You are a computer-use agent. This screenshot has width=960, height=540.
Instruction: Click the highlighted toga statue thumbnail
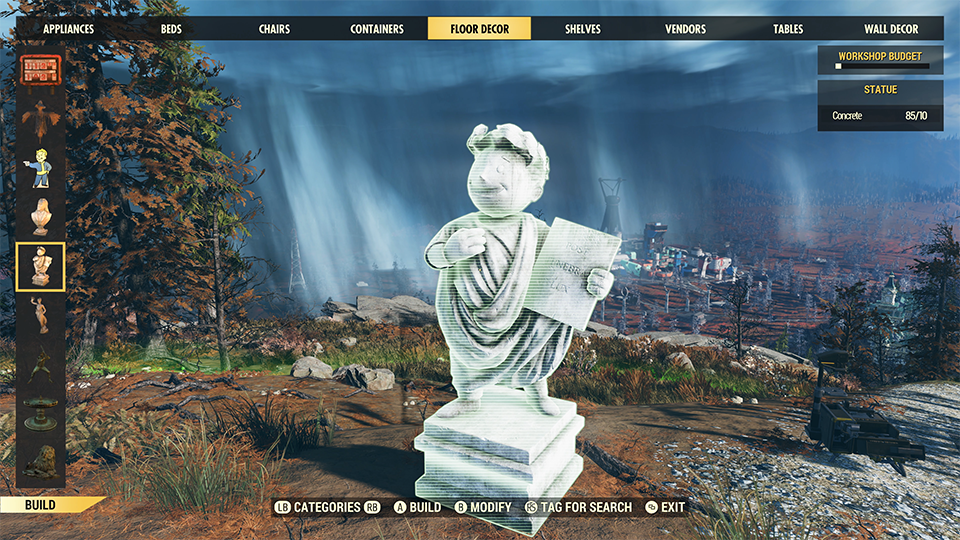click(41, 266)
